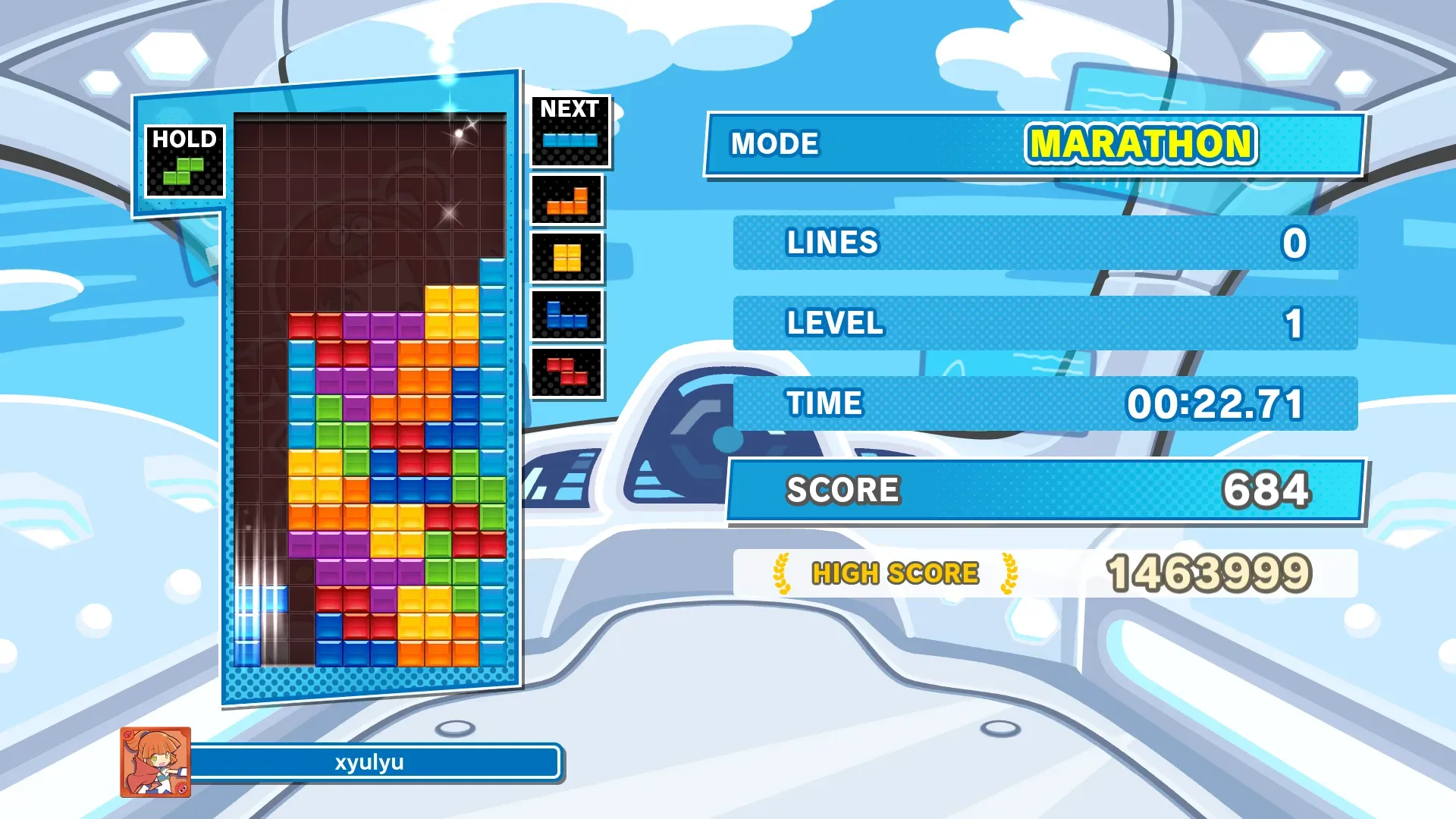This screenshot has height=819, width=1456.
Task: Click the red Z-piece in the queue
Action: click(567, 372)
